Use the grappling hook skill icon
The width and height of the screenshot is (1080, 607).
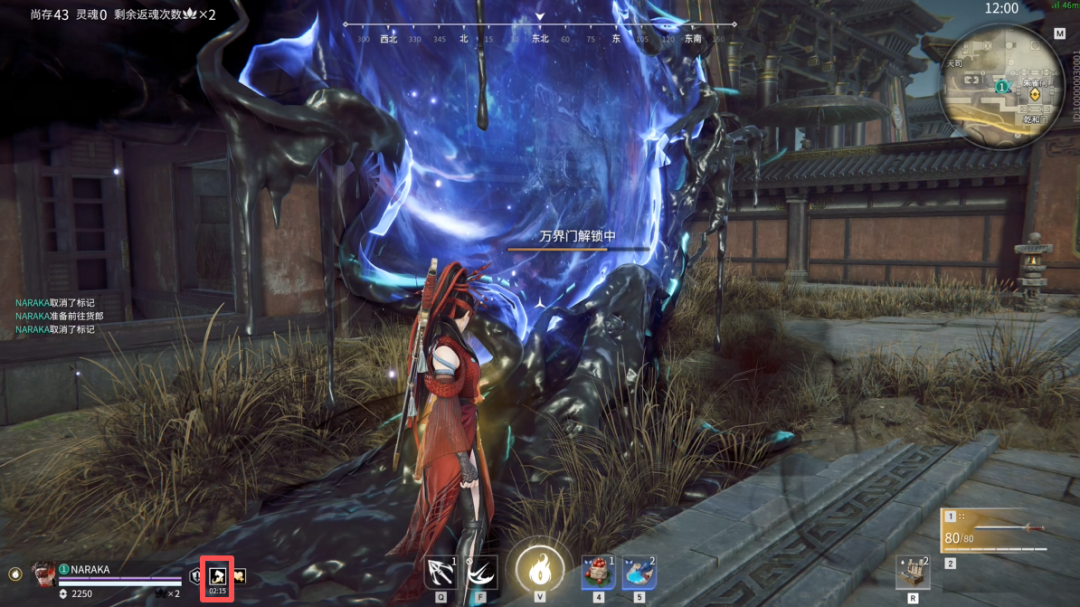click(x=440, y=572)
